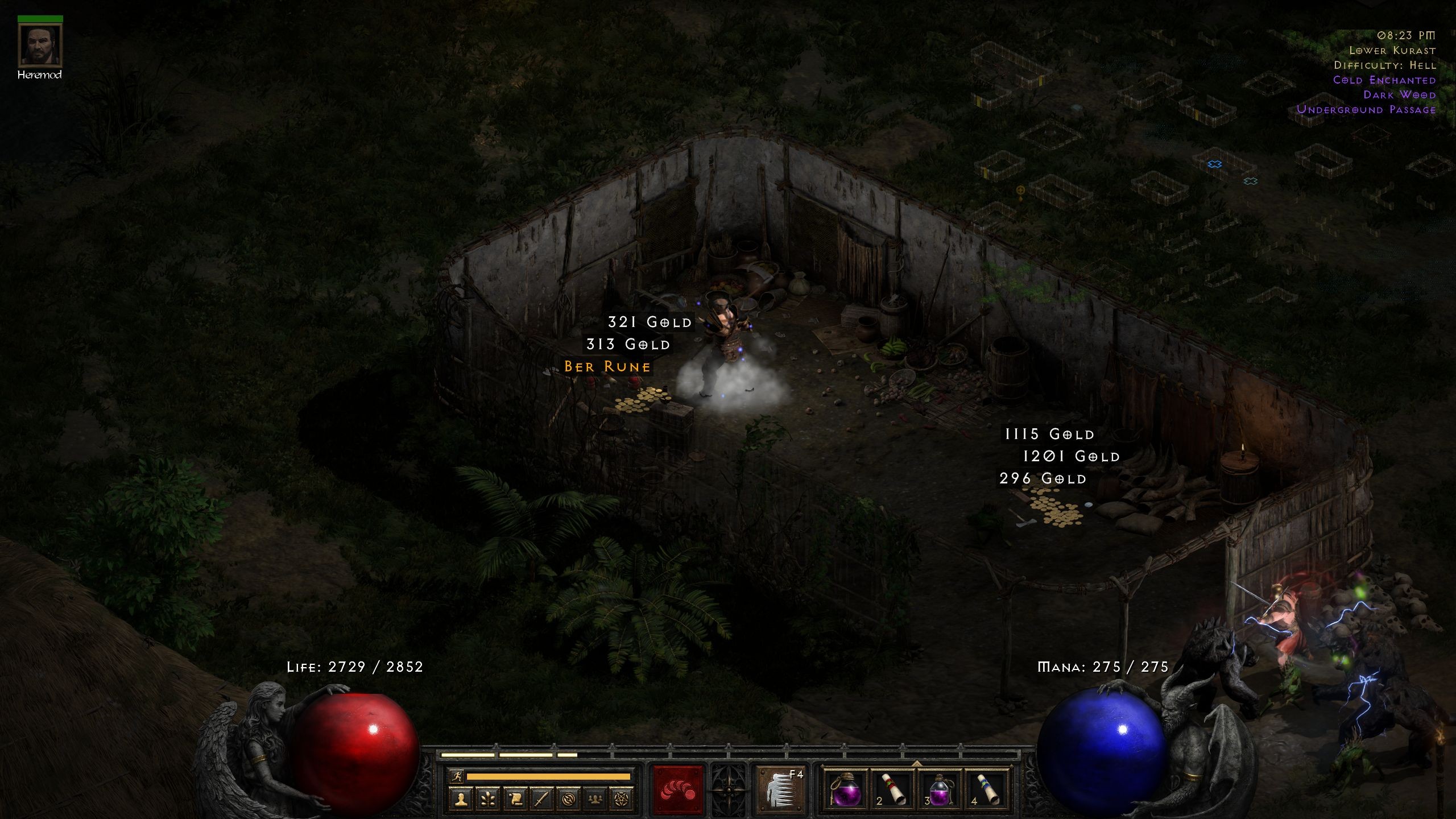Use the purple potion in belt slot 3

(940, 789)
